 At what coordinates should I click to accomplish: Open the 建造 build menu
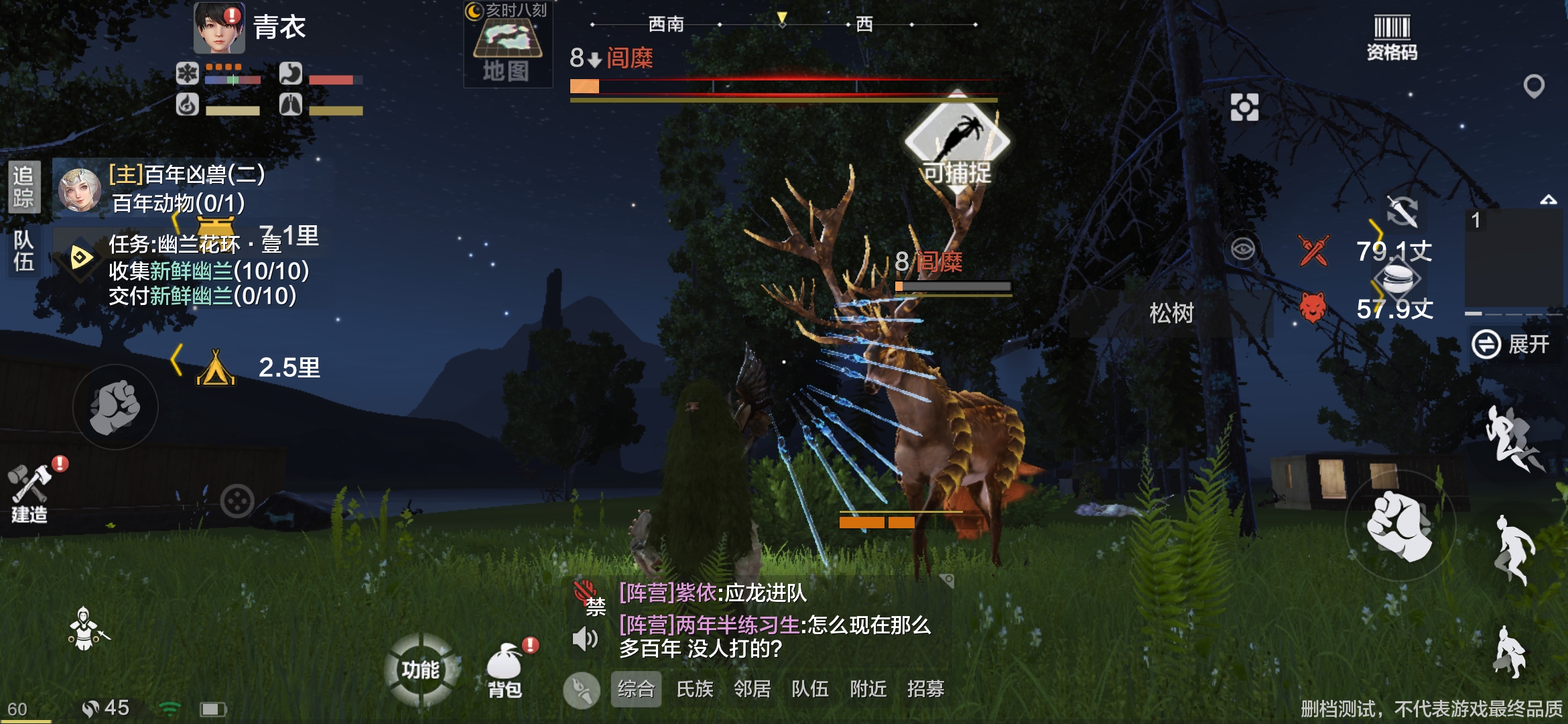30,493
